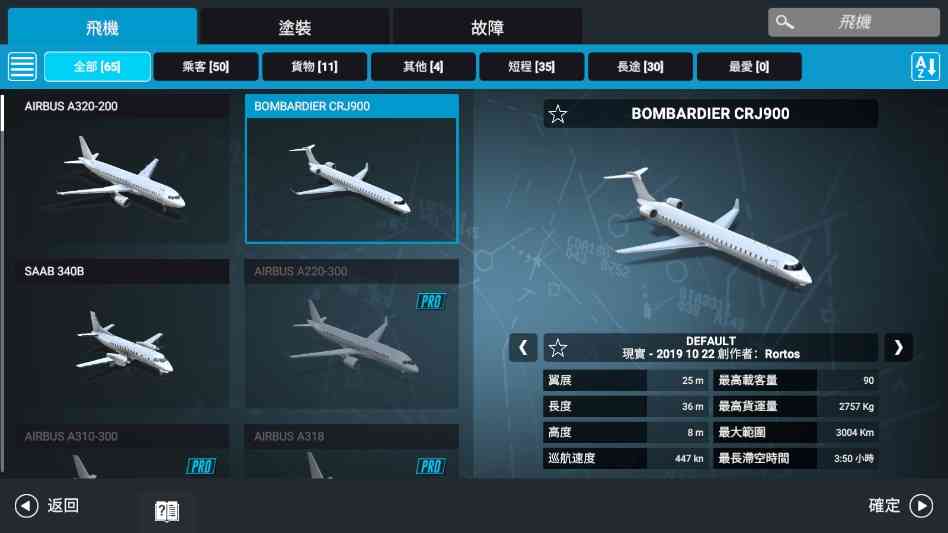Choose the 其他 [4] filter
The width and height of the screenshot is (948, 533).
pos(423,66)
